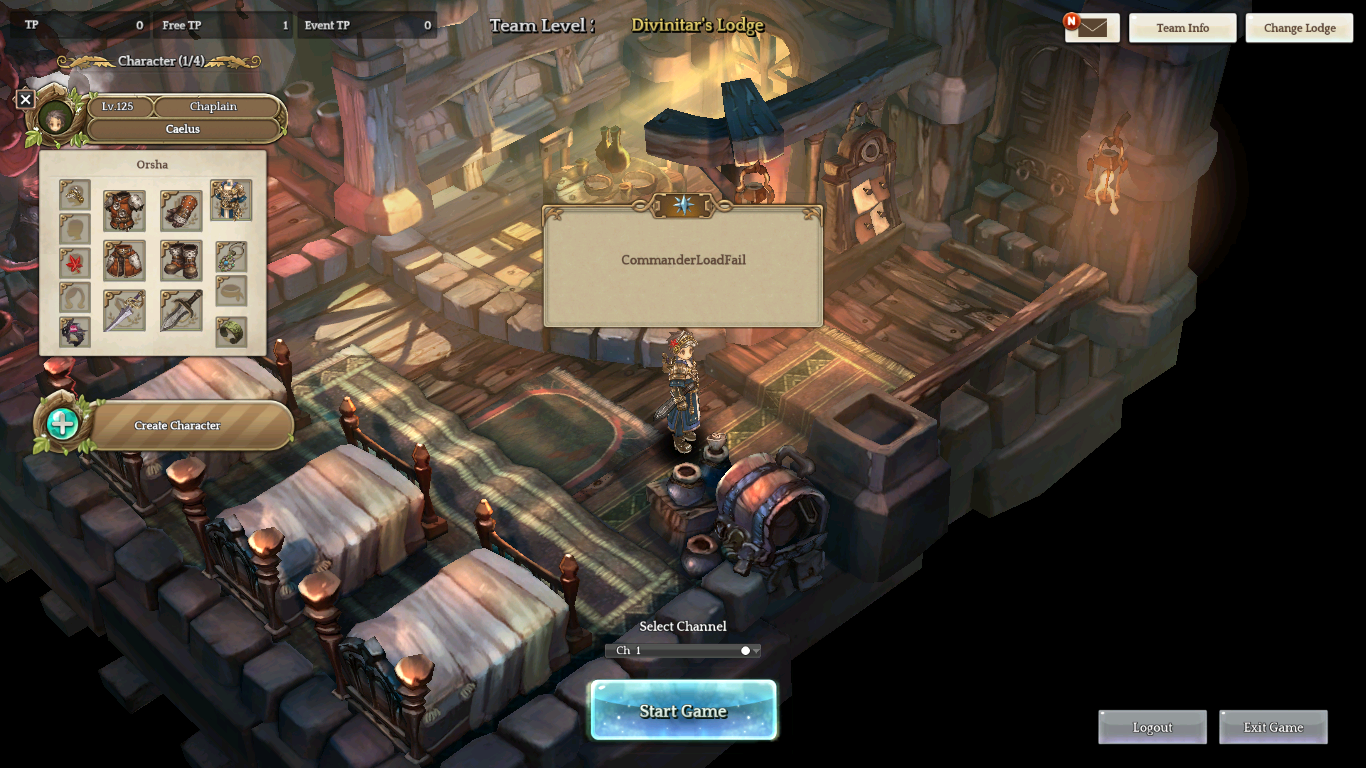Close the character detail panel
The image size is (1366, 768).
(26, 99)
